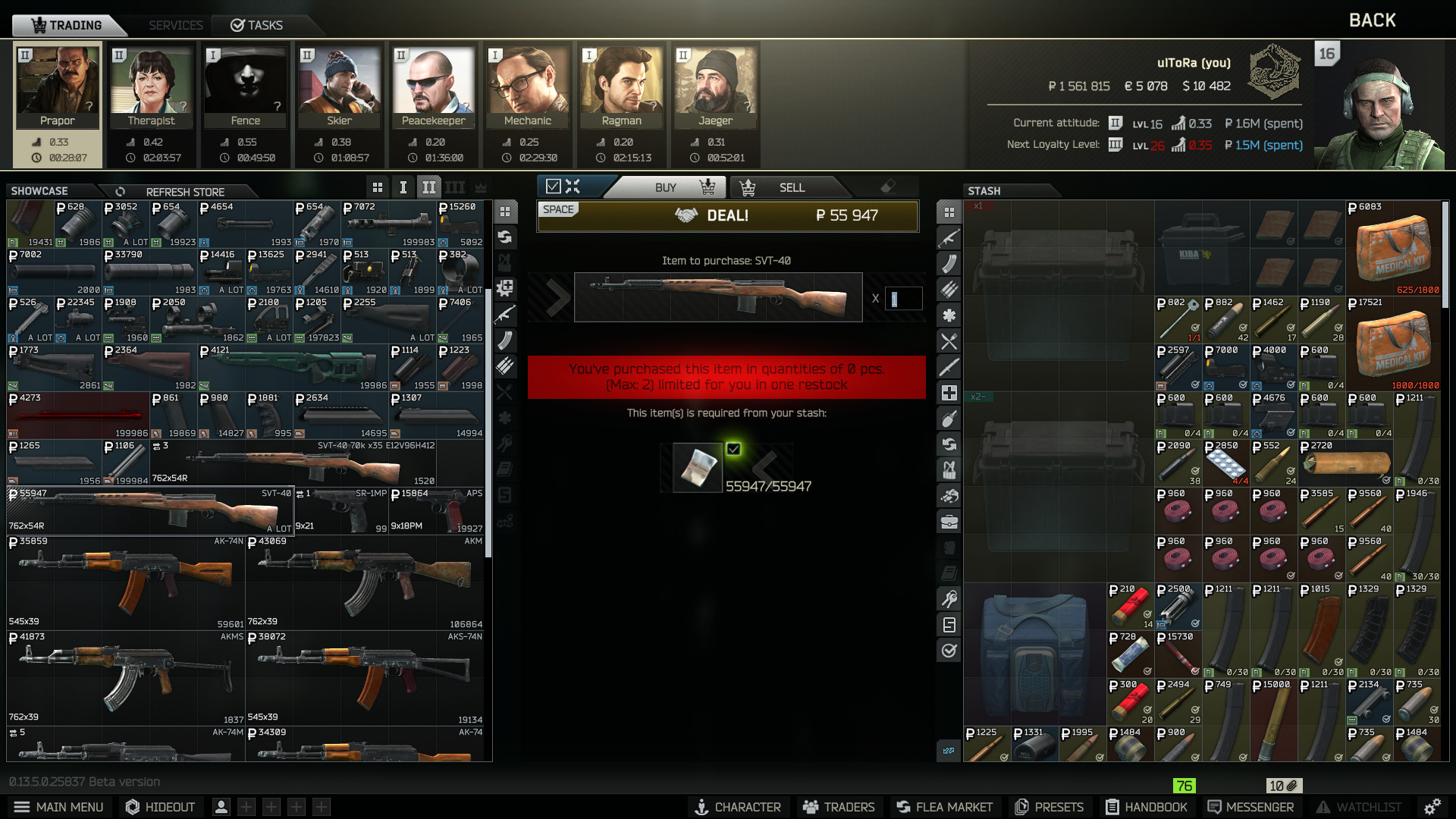This screenshot has height=819, width=1456.
Task: Open the HIDEOUT screen
Action: coord(160,807)
